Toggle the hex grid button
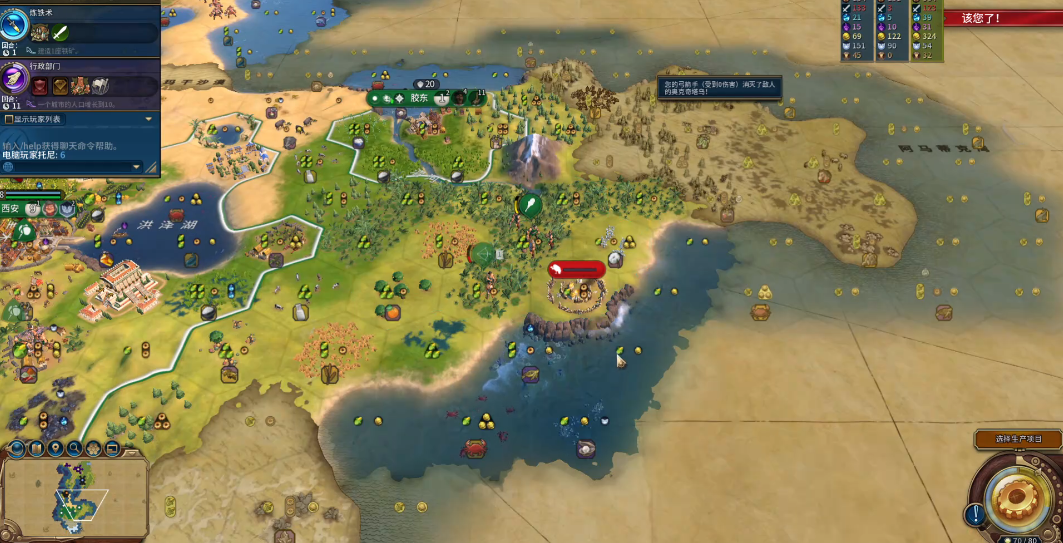Image resolution: width=1063 pixels, height=543 pixels. click(x=93, y=448)
